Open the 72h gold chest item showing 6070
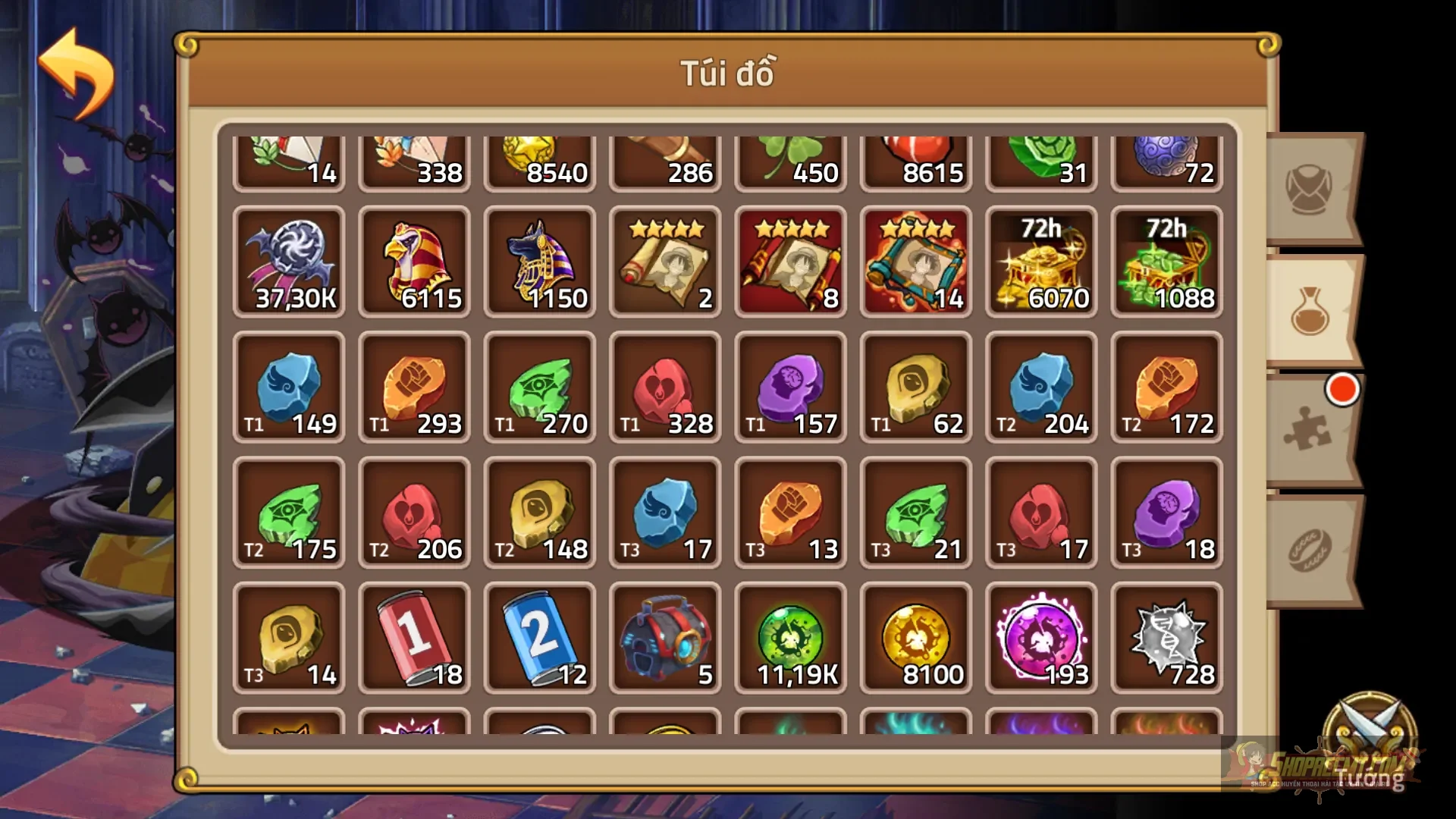Screen dimensions: 1456x819 [1040, 262]
